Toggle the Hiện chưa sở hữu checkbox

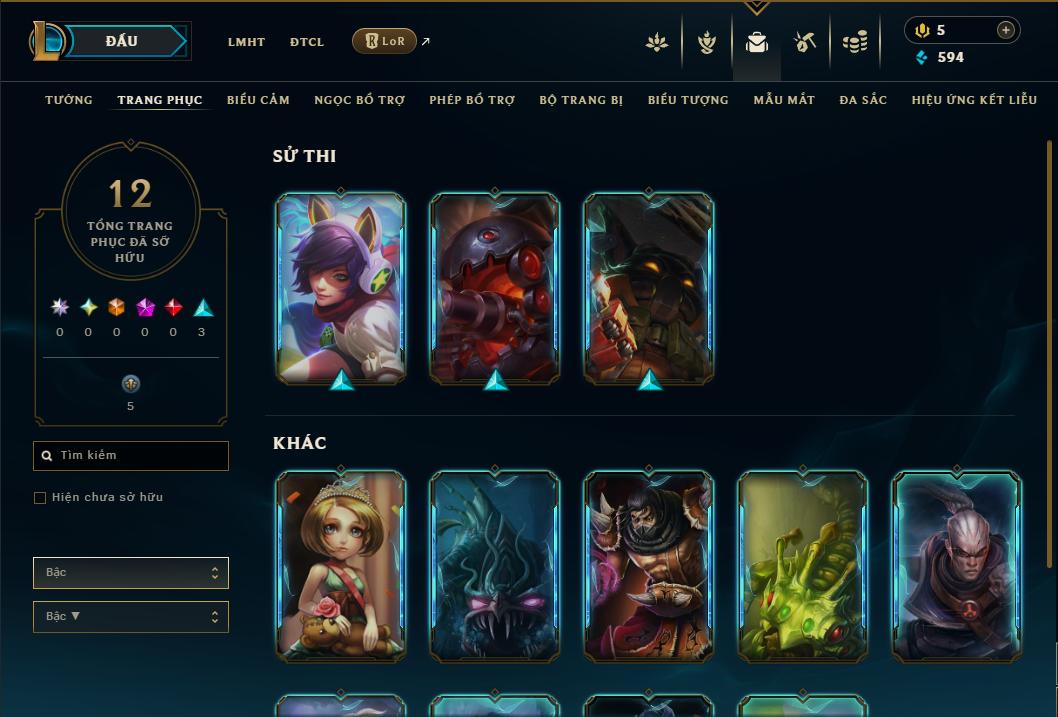[40, 498]
